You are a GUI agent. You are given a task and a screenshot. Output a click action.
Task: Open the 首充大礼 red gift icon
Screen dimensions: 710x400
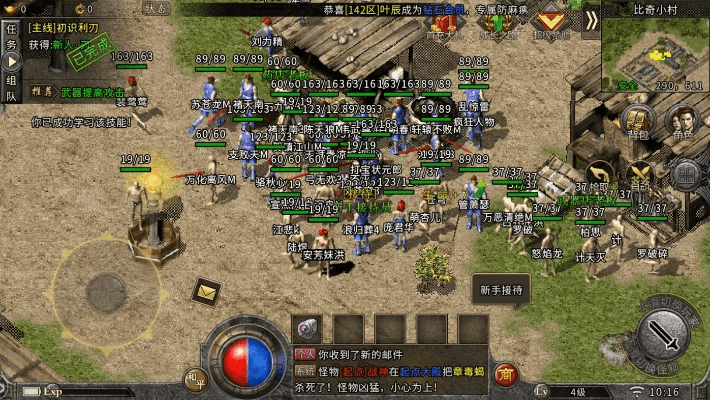pos(441,23)
